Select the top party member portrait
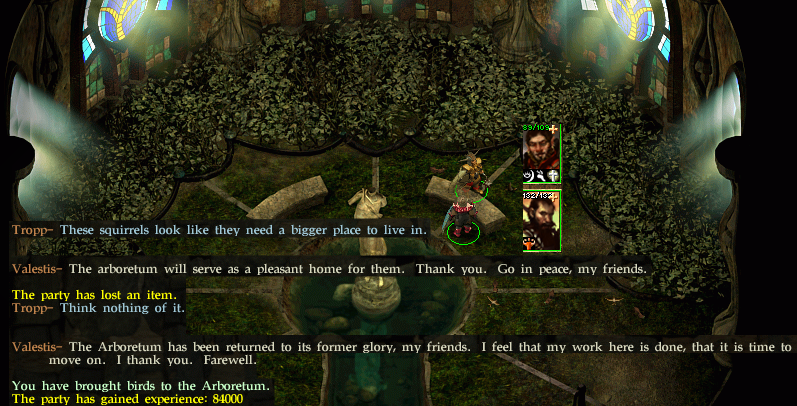 point(540,152)
